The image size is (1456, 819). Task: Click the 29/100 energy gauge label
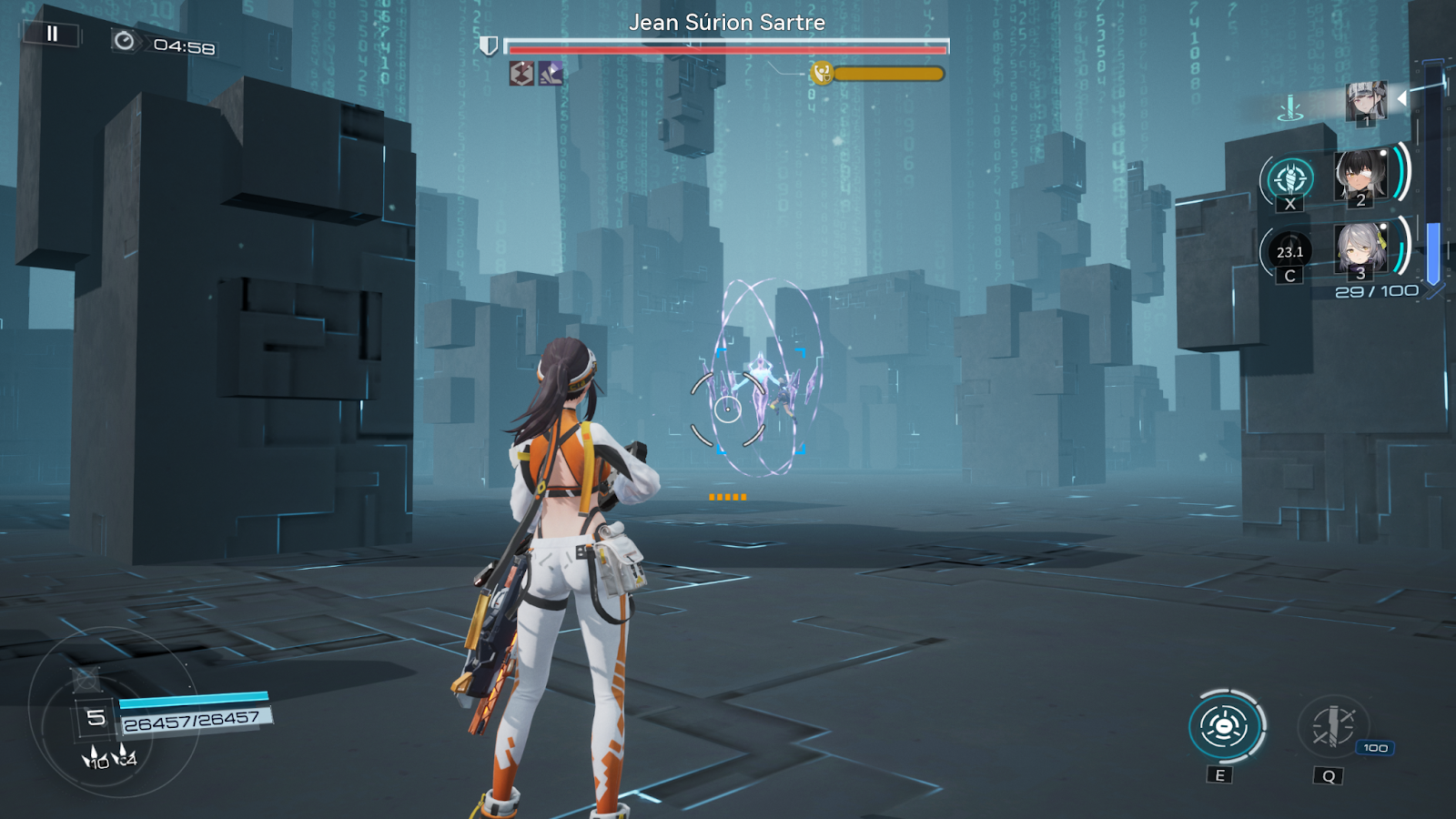click(x=1379, y=289)
